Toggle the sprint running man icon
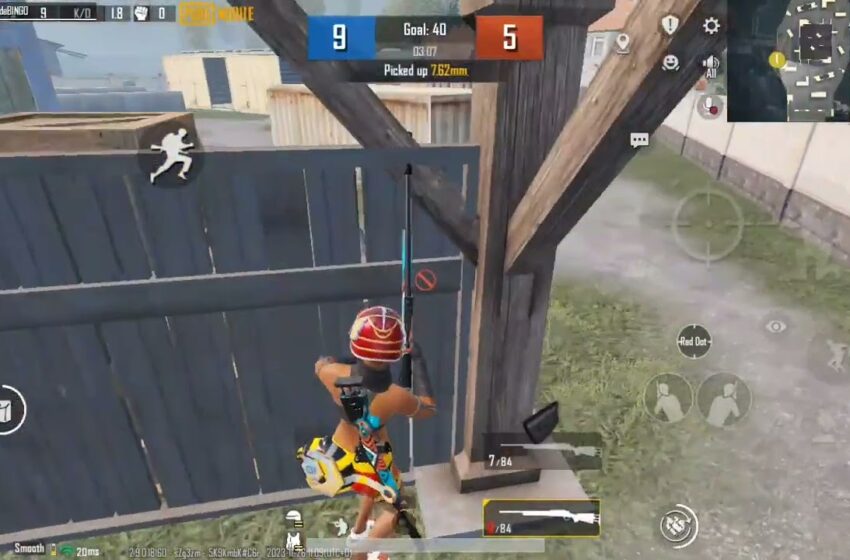 pyautogui.click(x=171, y=155)
